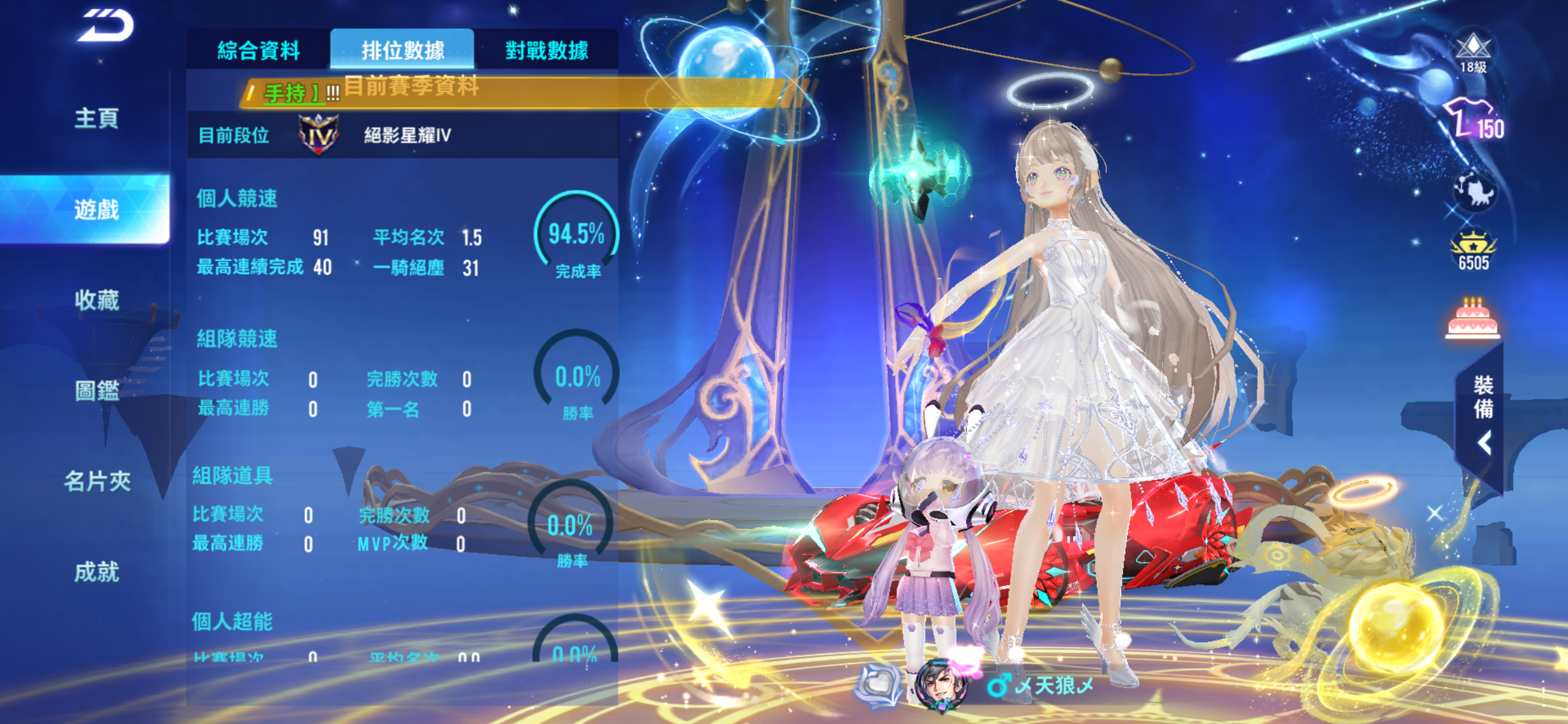Viewport: 1568px width, 724px height.
Task: Tap the birthday cake icon
Action: pos(1472,319)
